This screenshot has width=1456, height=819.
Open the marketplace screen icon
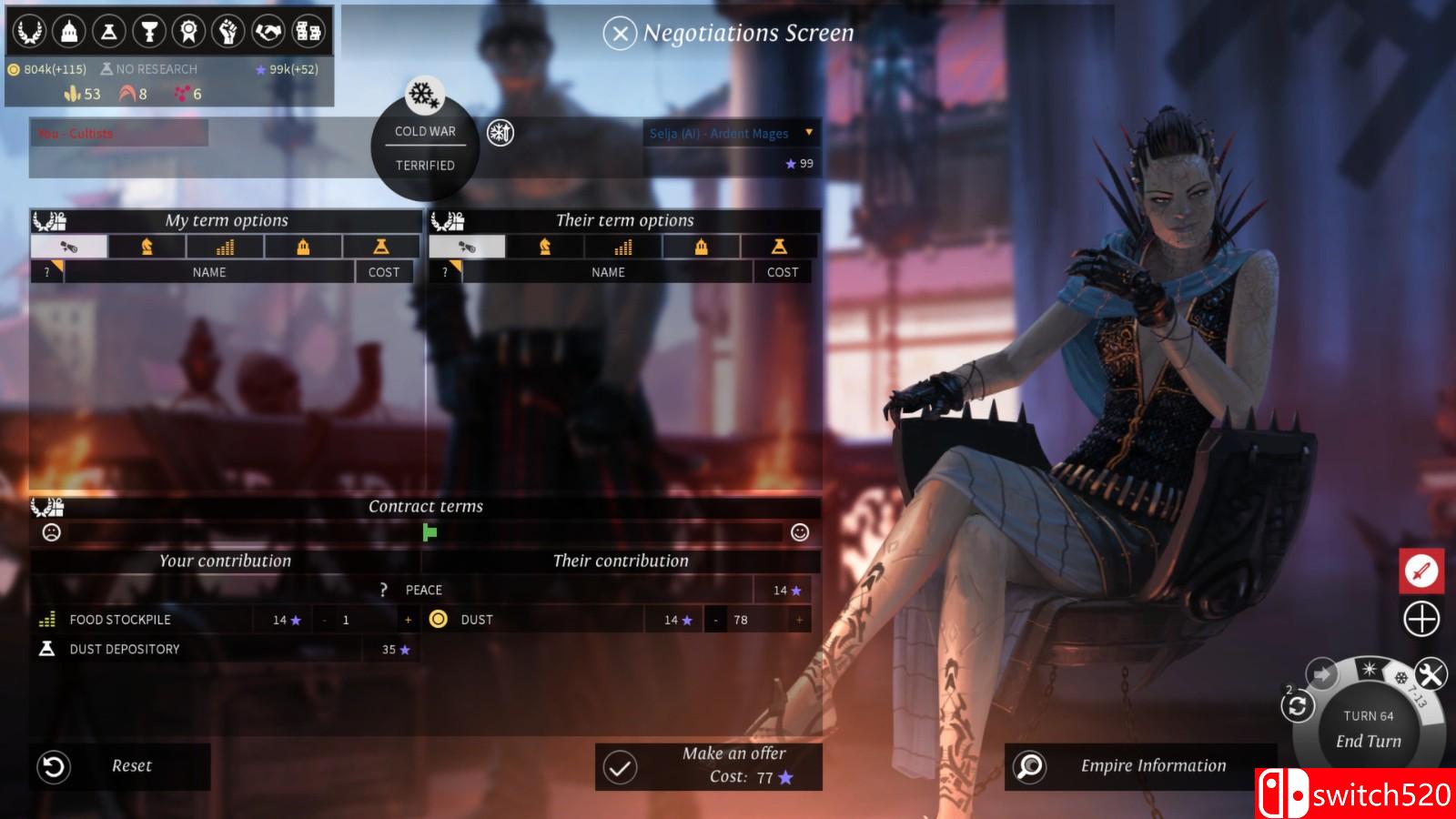(x=308, y=32)
